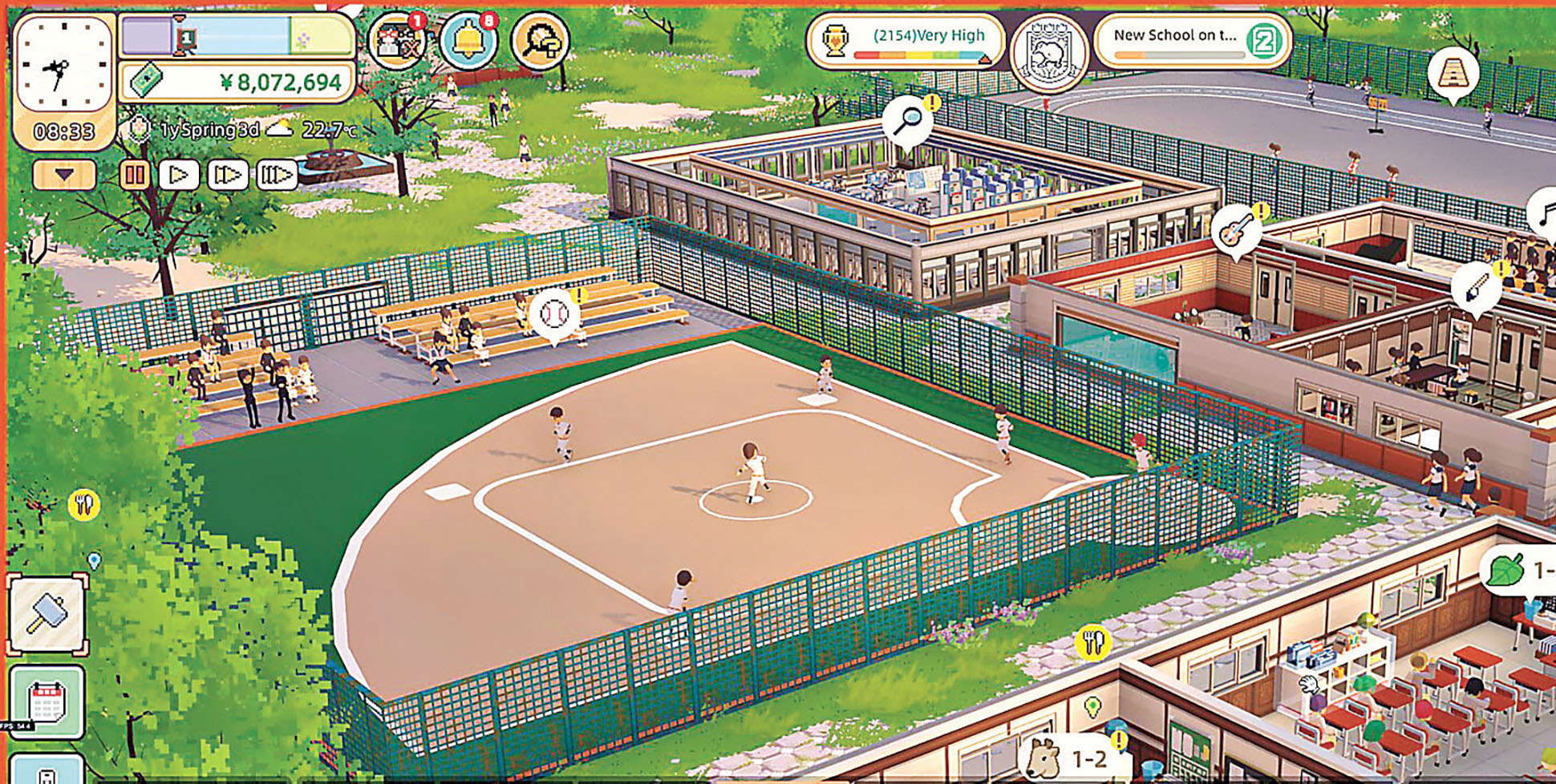Open the calendar schedule button
The width and height of the screenshot is (1556, 784).
tap(47, 703)
